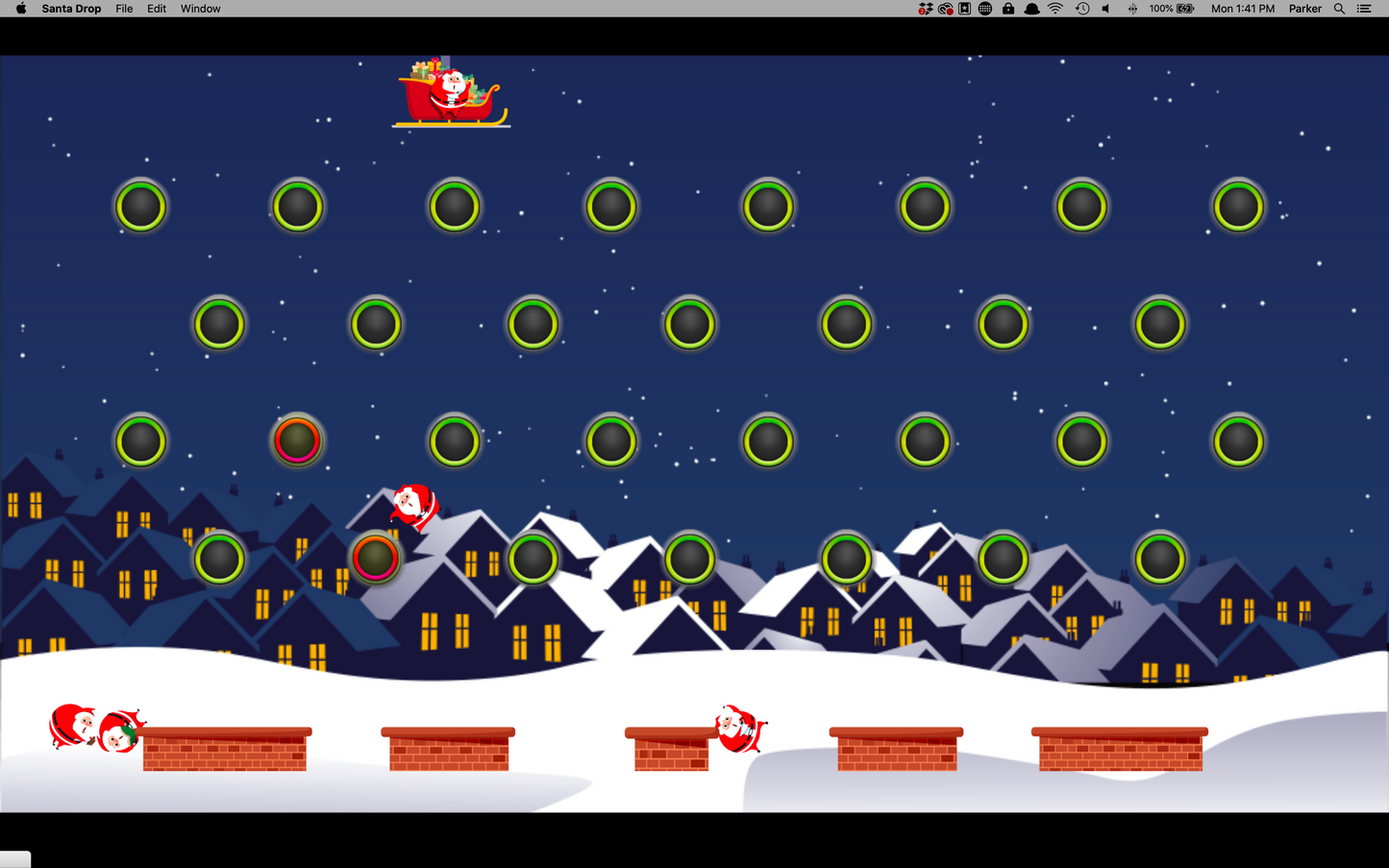The width and height of the screenshot is (1389, 868).
Task: Open the File menu
Action: 124,9
